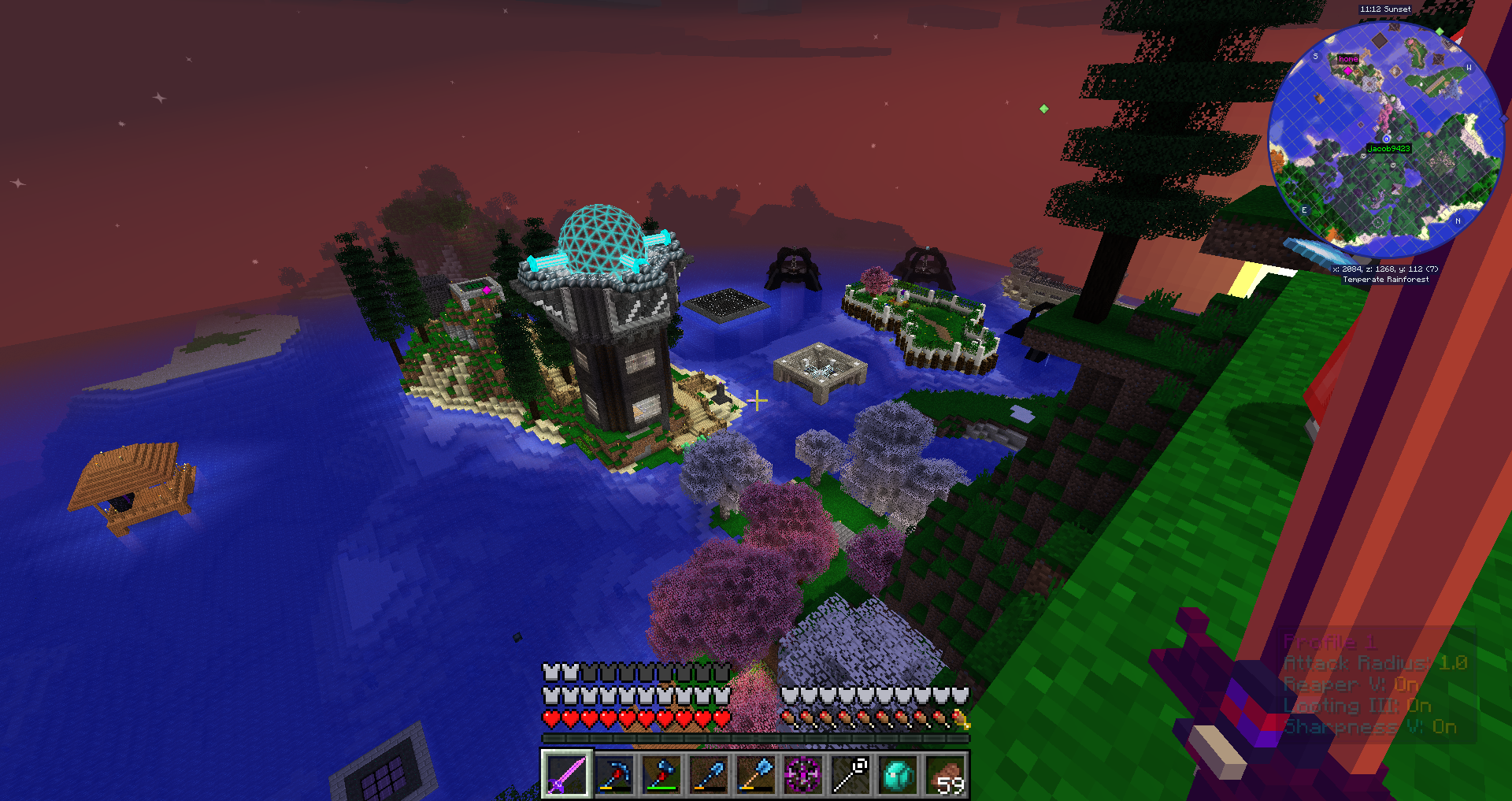The image size is (1512, 801).
Task: Click the jacob9423 player marker on minimap
Action: [x=1387, y=139]
